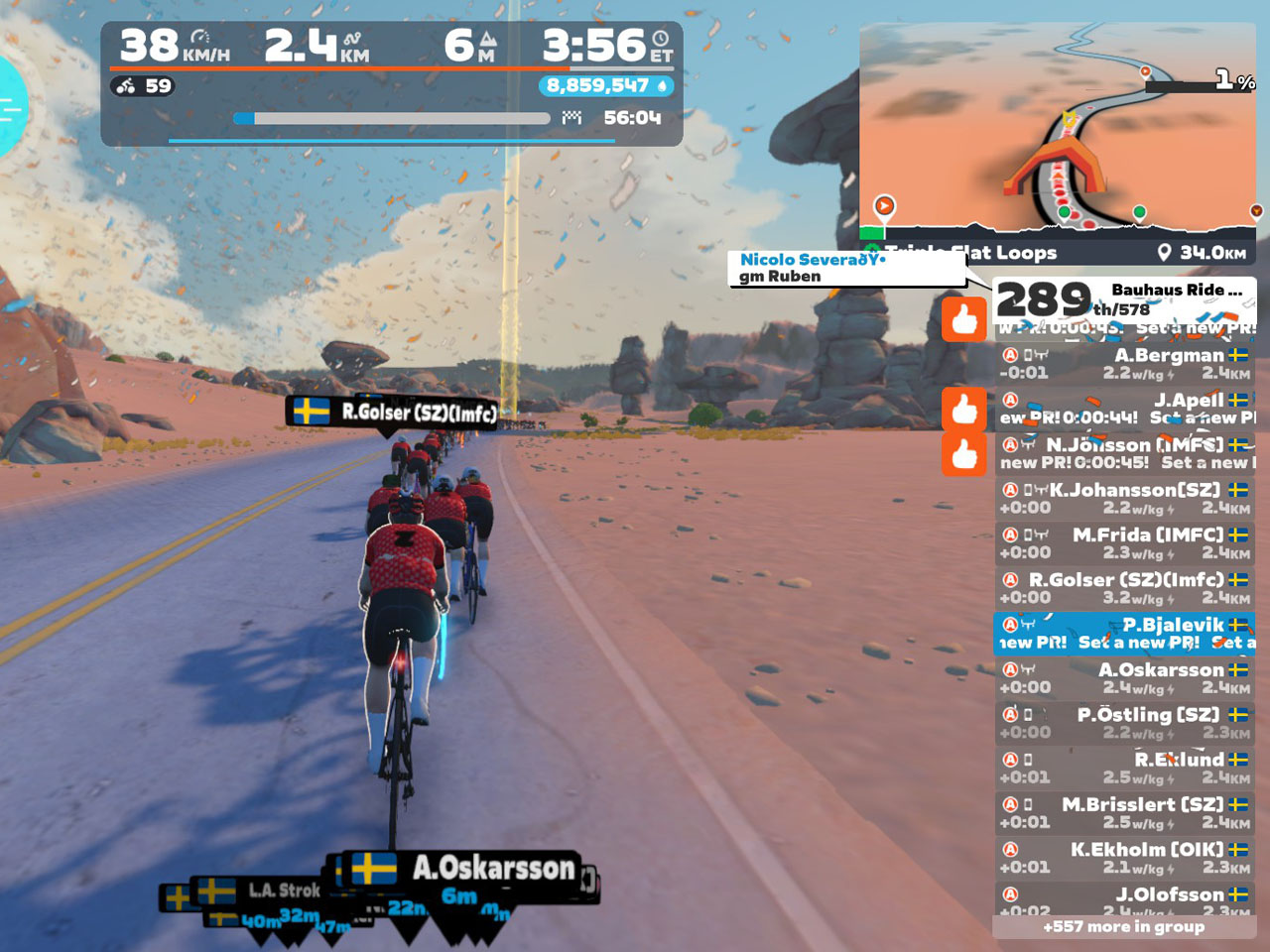This screenshot has height=952, width=1270.
Task: Click the 289th/578 Bauhaus Ride position panel
Action: 1124,299
